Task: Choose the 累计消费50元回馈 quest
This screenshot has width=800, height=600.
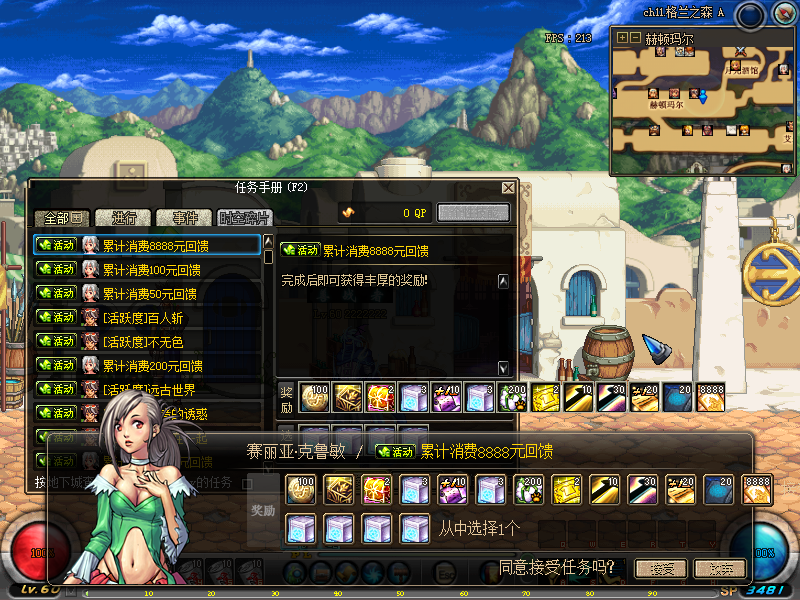Action: (148, 294)
